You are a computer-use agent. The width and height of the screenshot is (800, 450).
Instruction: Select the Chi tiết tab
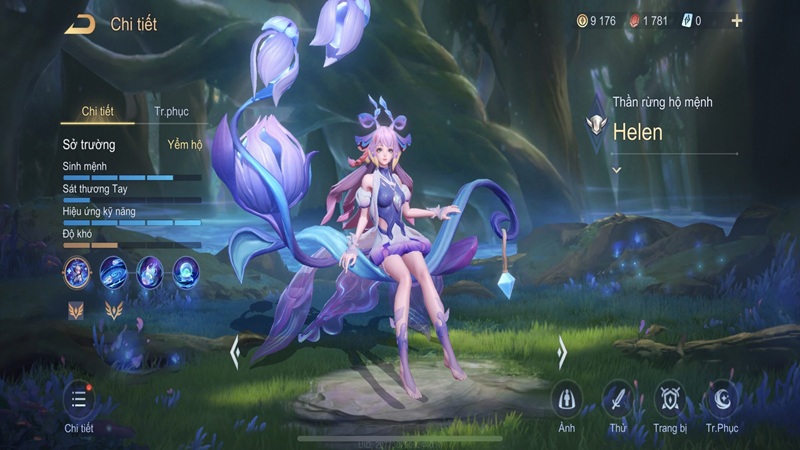[99, 111]
